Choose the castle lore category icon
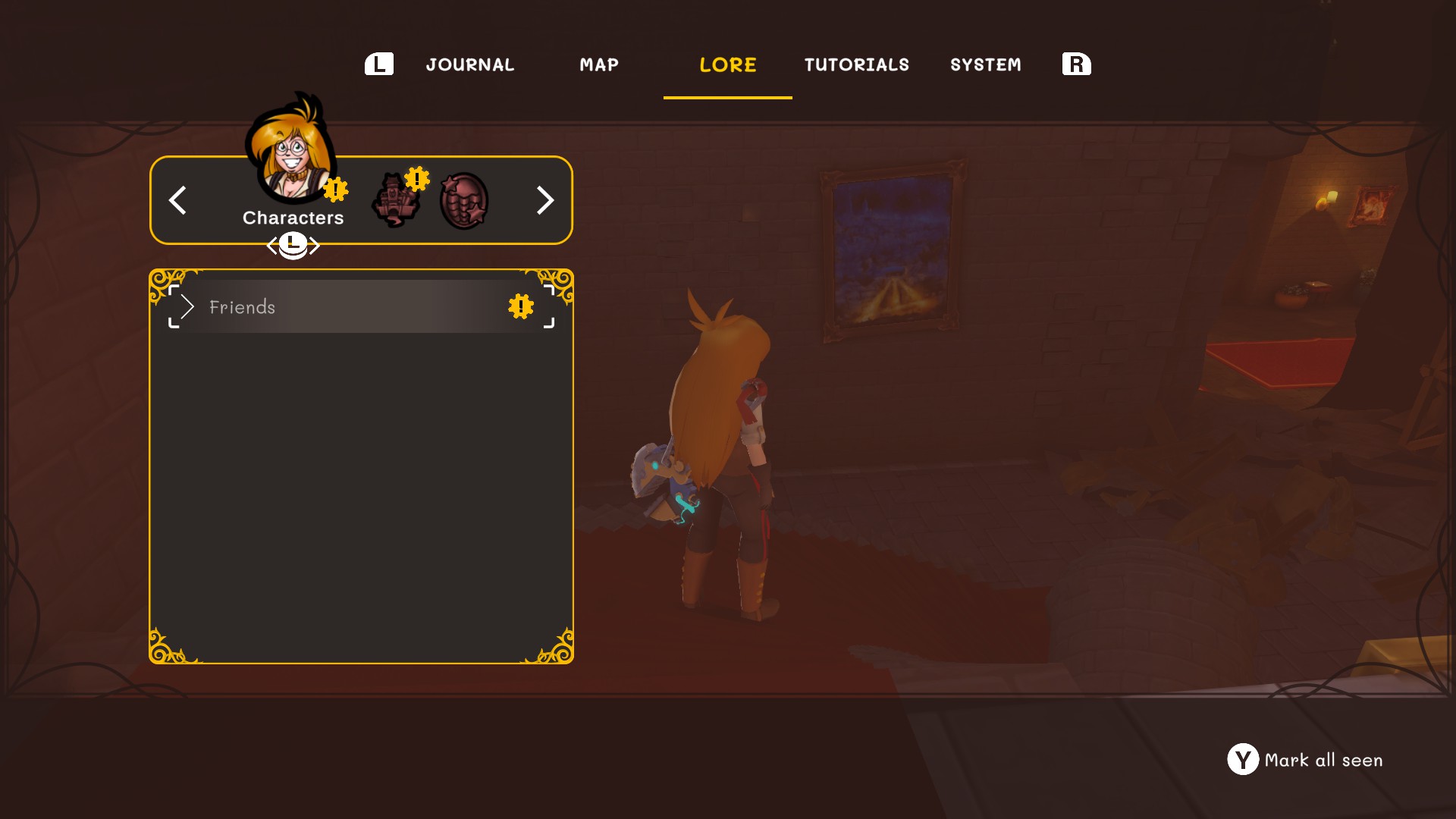 click(x=395, y=200)
